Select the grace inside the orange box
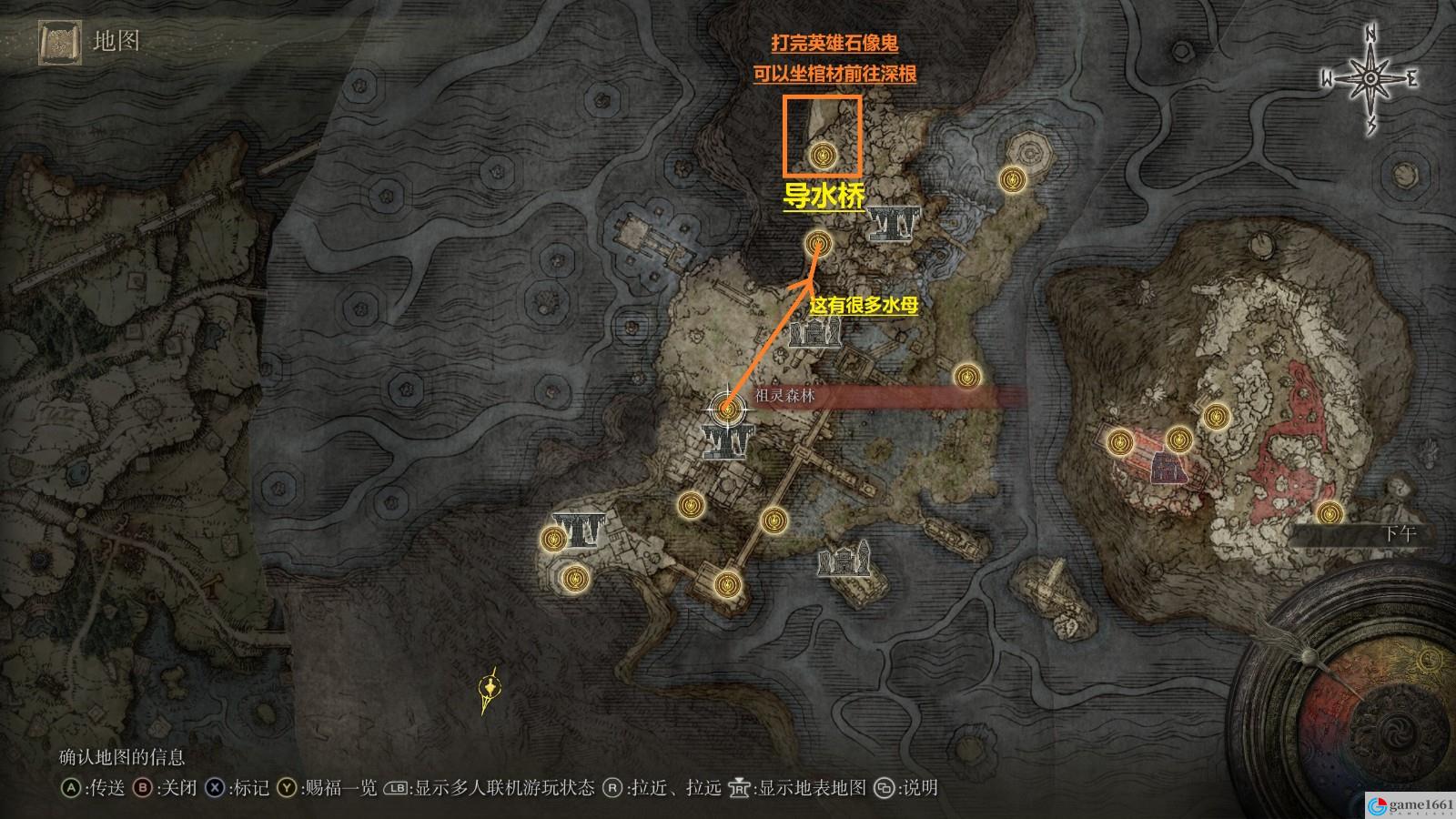 pos(824,157)
